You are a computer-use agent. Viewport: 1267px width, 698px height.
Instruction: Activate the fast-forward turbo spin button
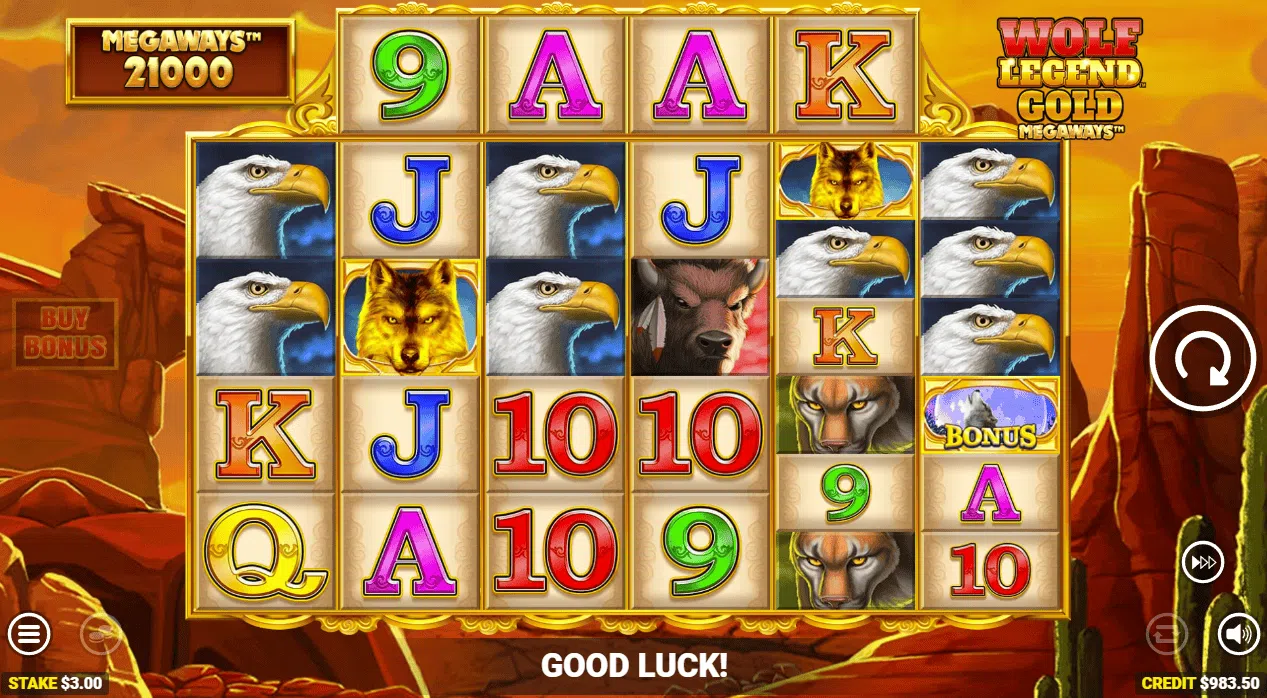(1203, 563)
